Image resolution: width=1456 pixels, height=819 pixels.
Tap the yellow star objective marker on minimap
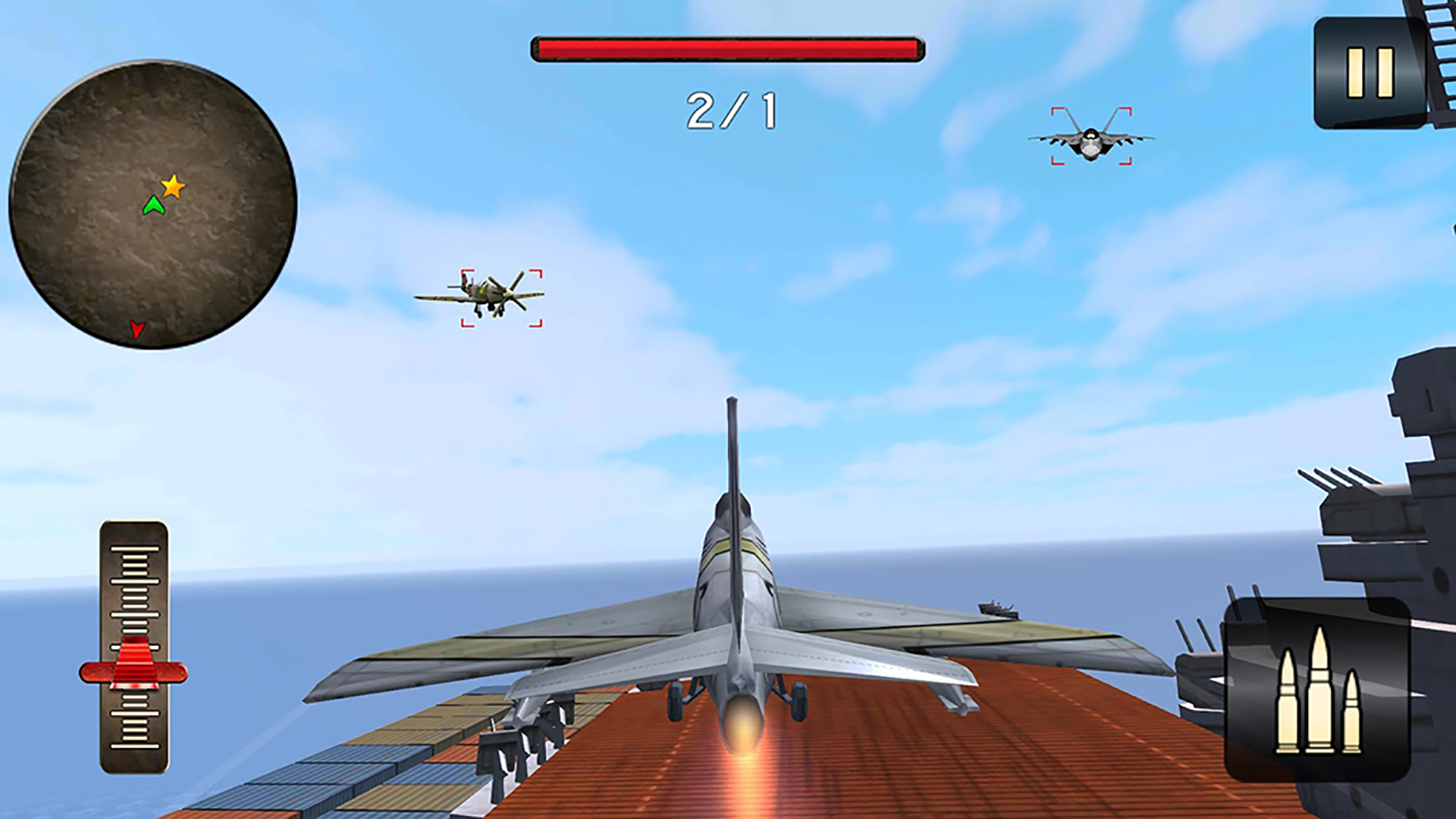tap(173, 184)
